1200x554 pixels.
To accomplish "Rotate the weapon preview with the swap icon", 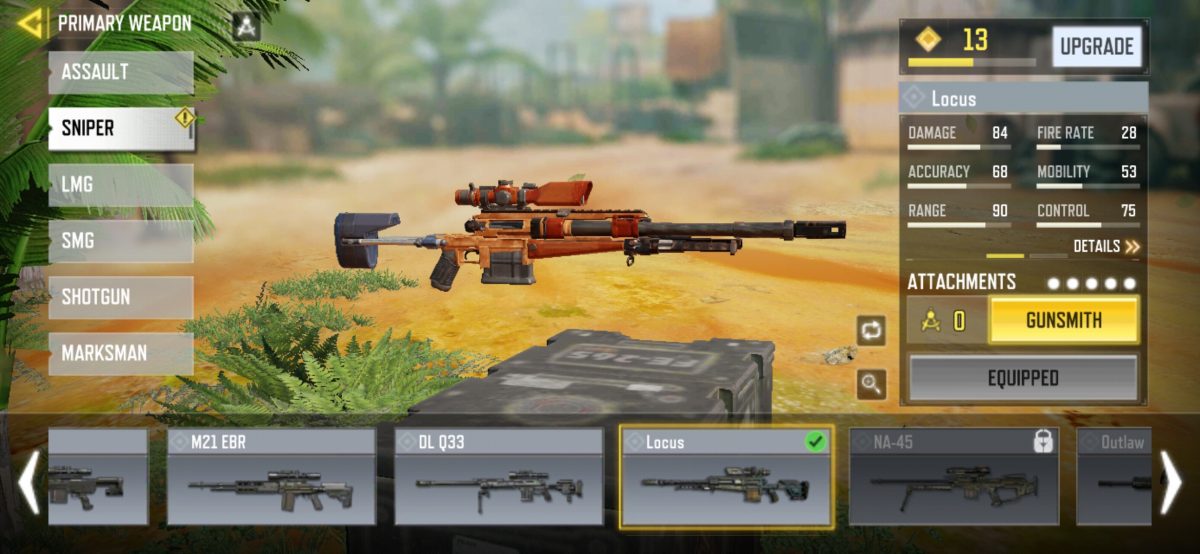I will coord(870,329).
